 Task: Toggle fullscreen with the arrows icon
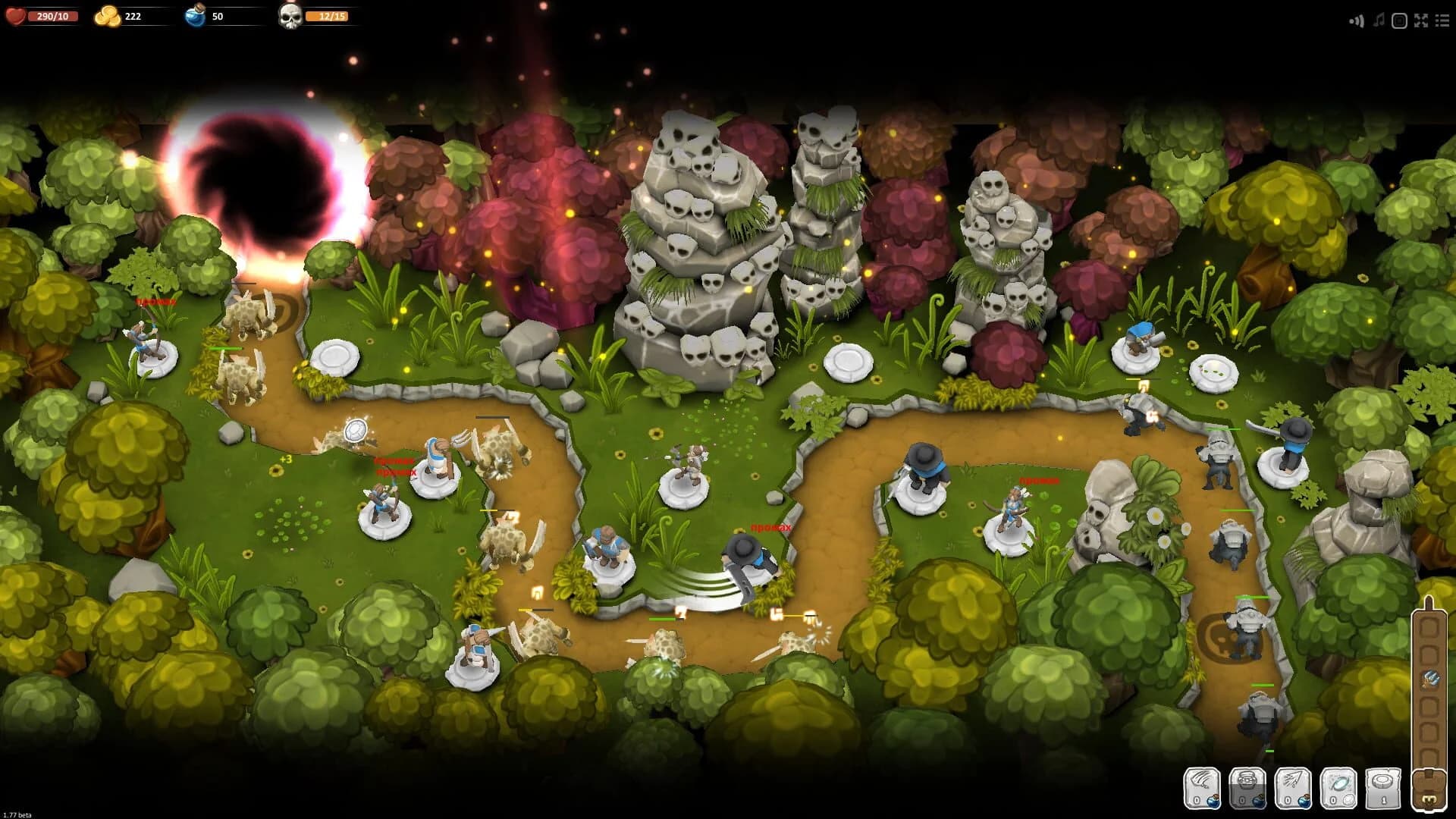pos(1420,21)
